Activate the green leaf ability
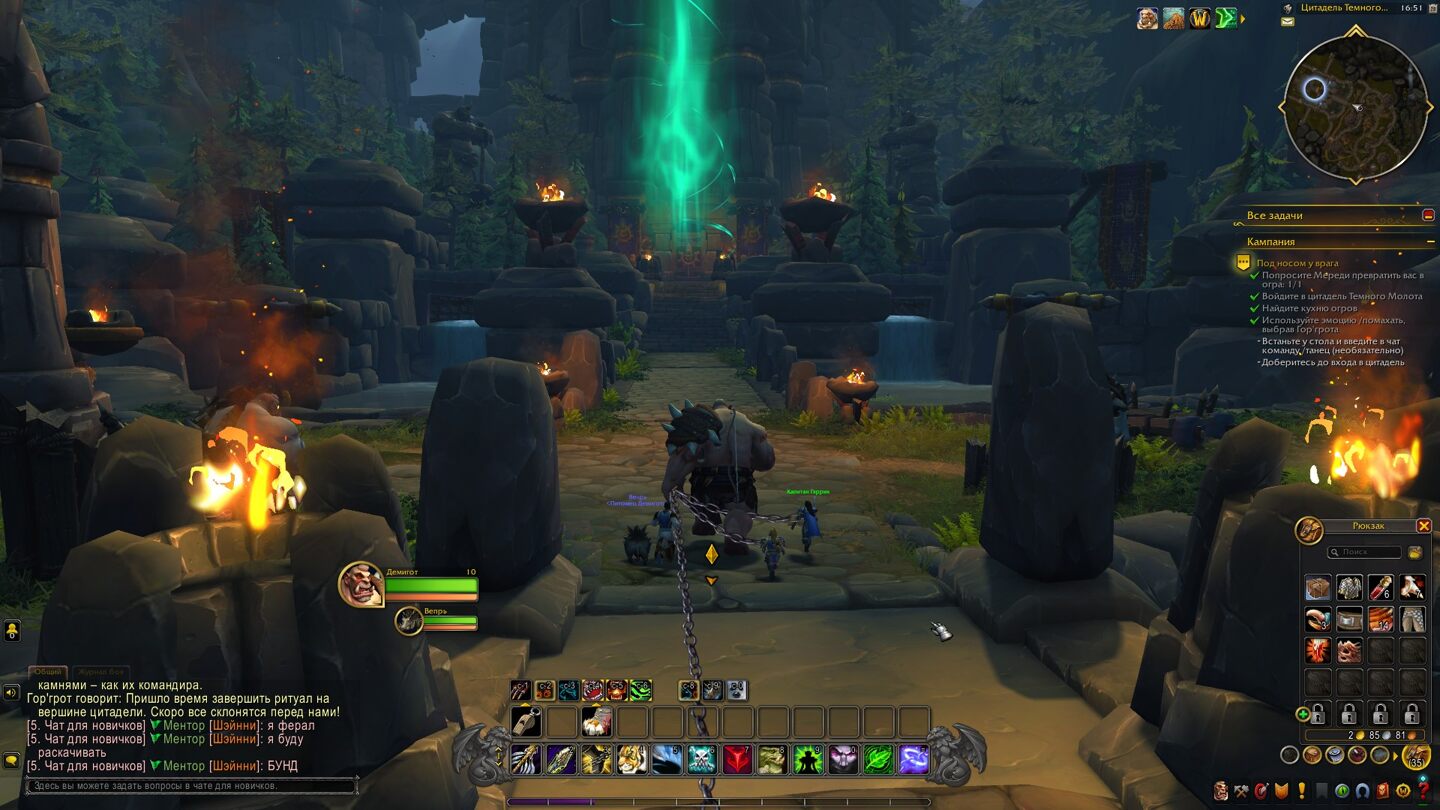Viewport: 1440px width, 810px height. pos(877,760)
